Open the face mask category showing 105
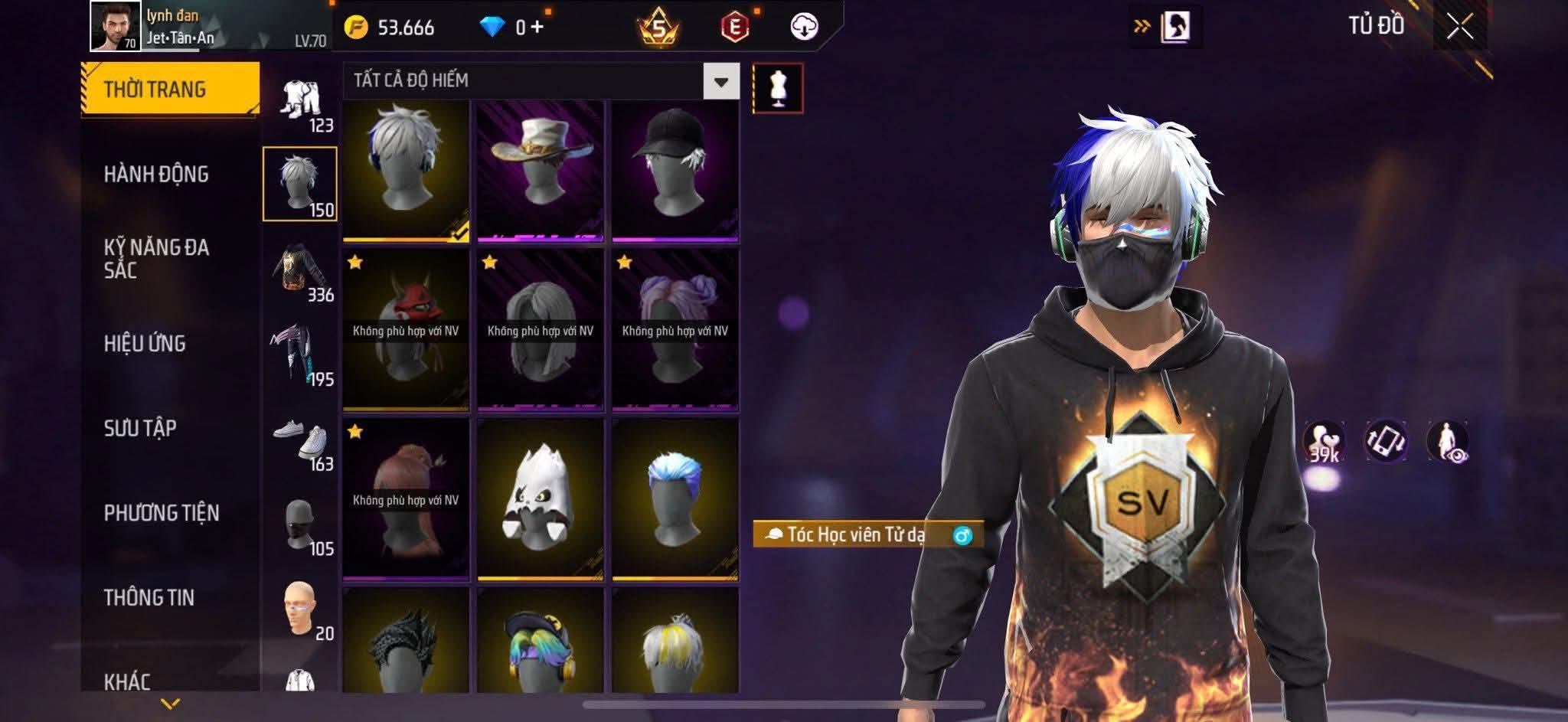The height and width of the screenshot is (722, 1568). 301,528
